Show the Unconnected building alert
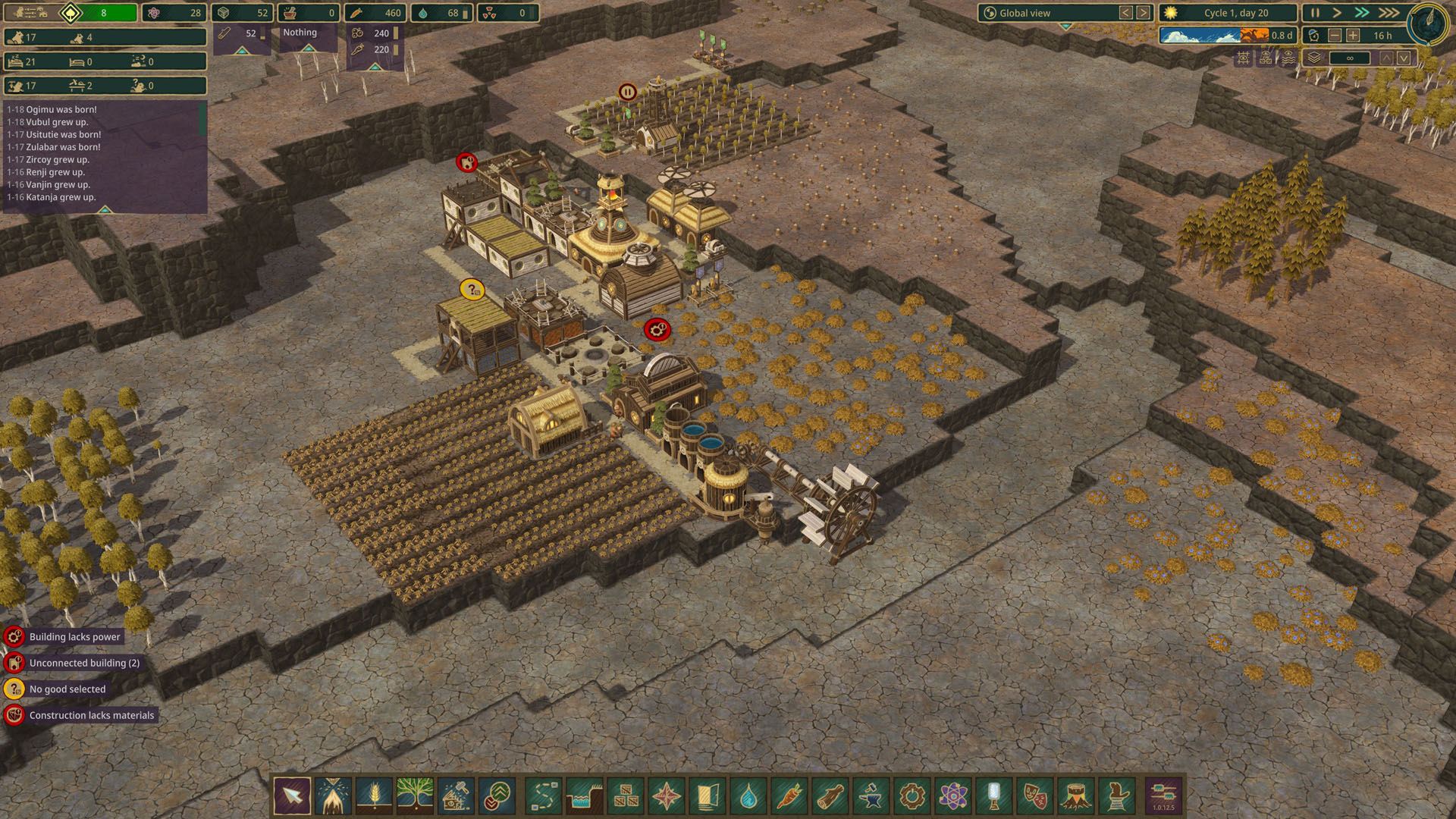Screen dimensions: 1456x819 coord(84,663)
